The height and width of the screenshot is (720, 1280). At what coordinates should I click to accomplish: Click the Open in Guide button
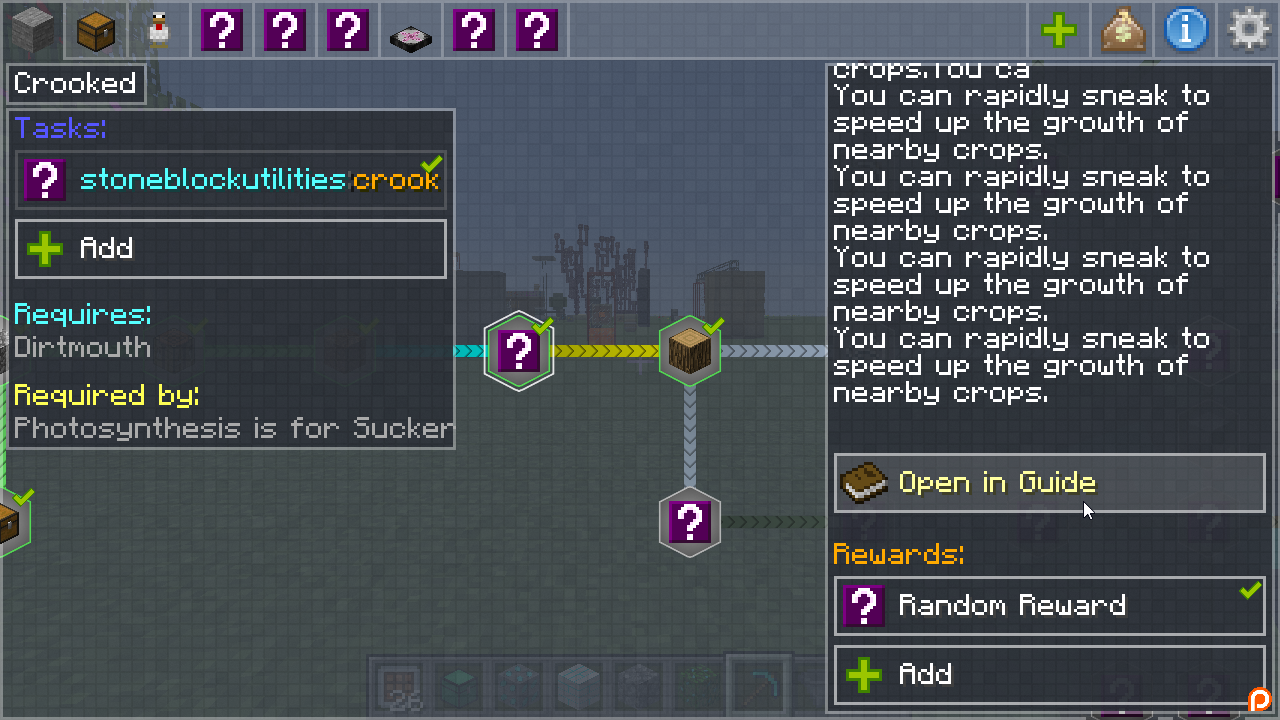[1049, 483]
